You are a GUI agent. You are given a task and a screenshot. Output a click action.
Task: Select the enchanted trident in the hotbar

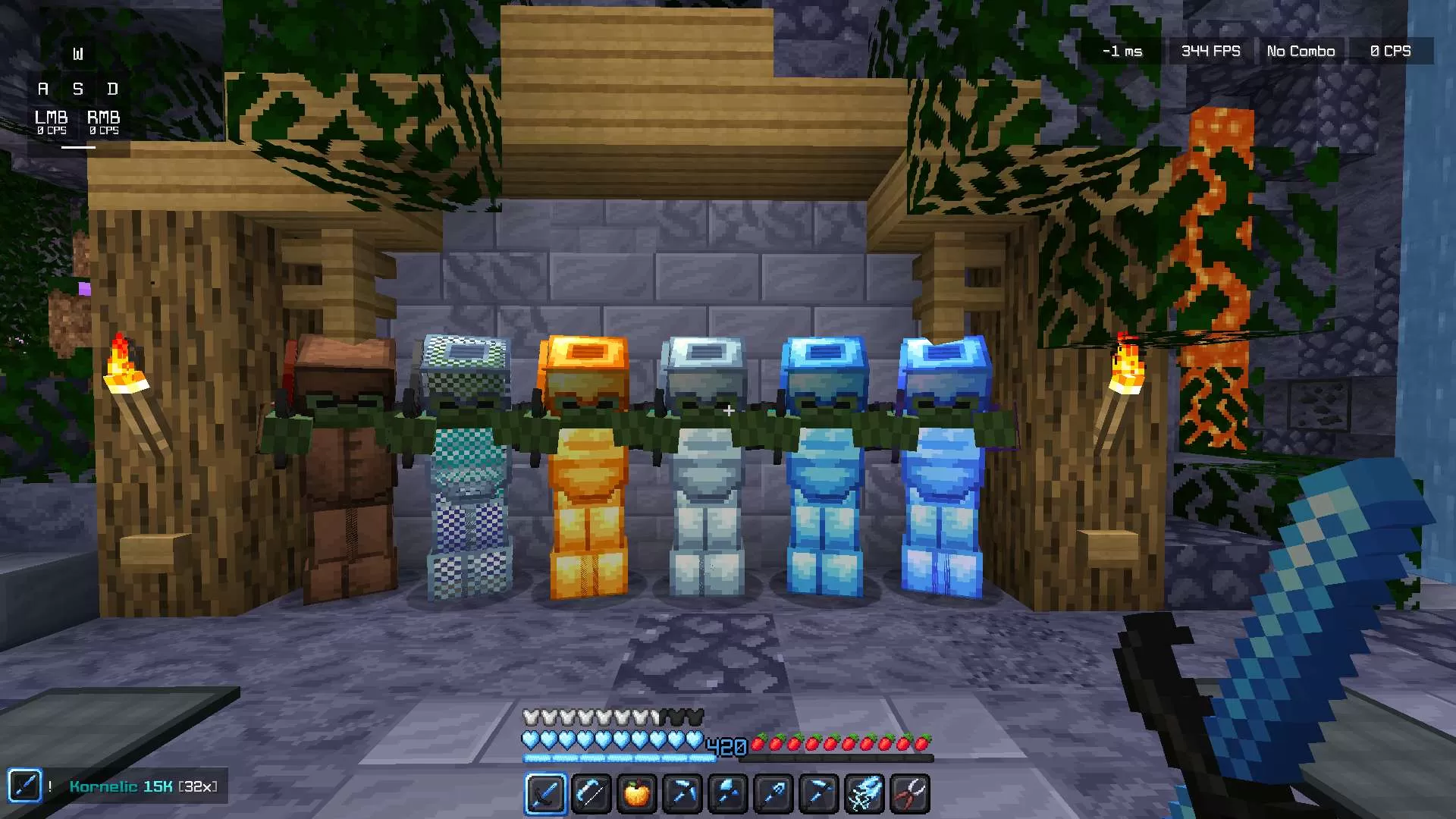pos(864,793)
